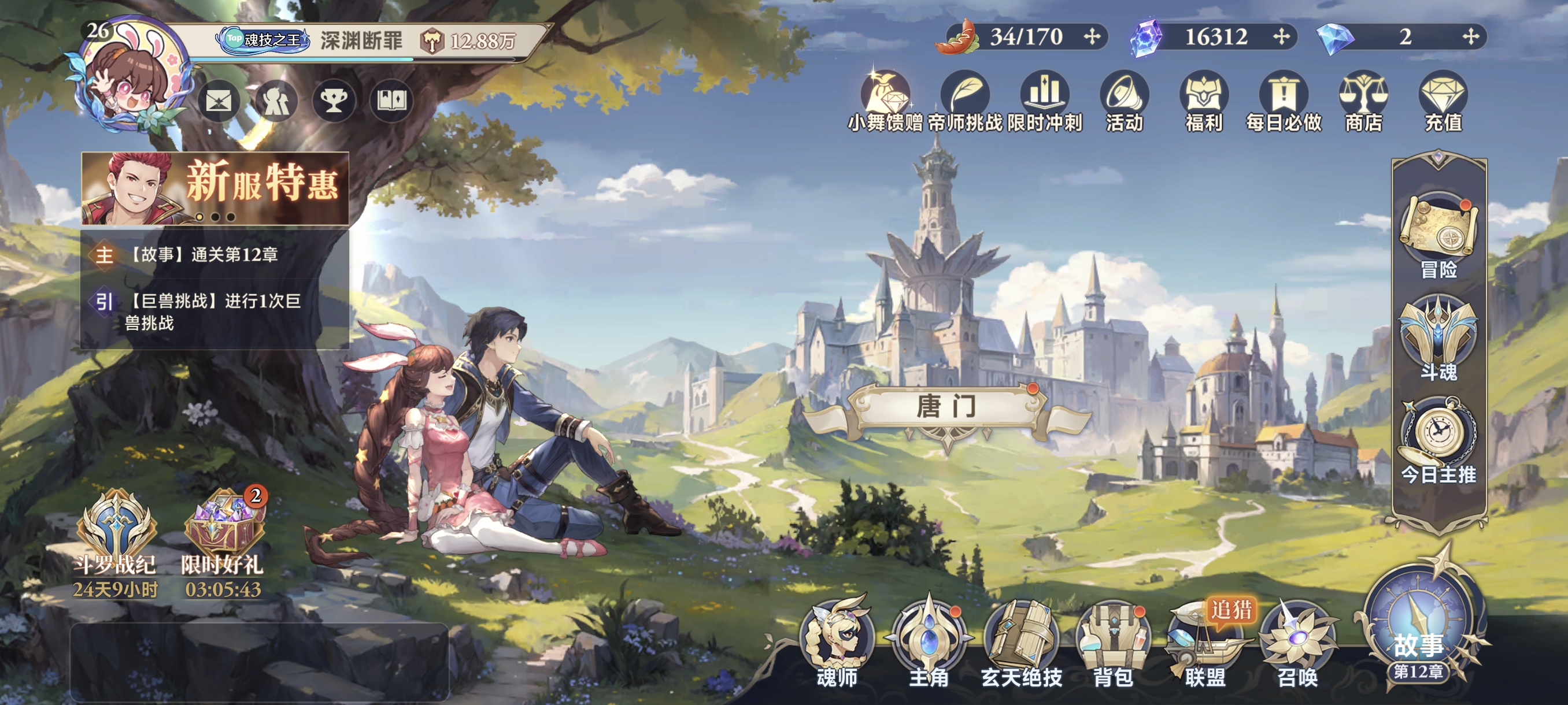Open the 主角 character menu
The image size is (1568, 705).
point(929,642)
